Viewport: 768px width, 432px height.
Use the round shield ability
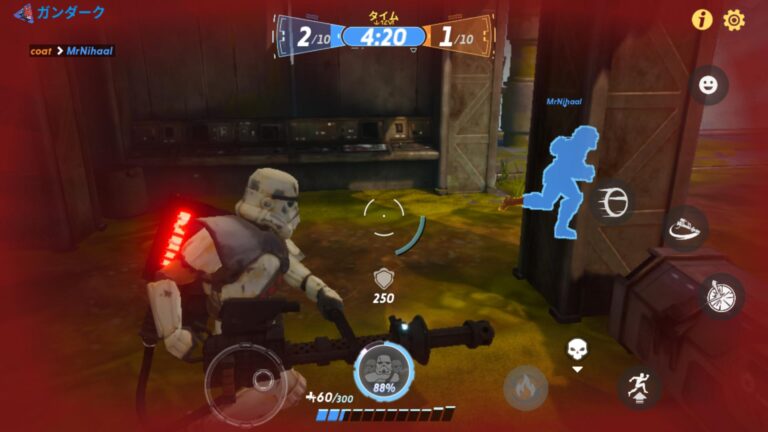pos(721,296)
